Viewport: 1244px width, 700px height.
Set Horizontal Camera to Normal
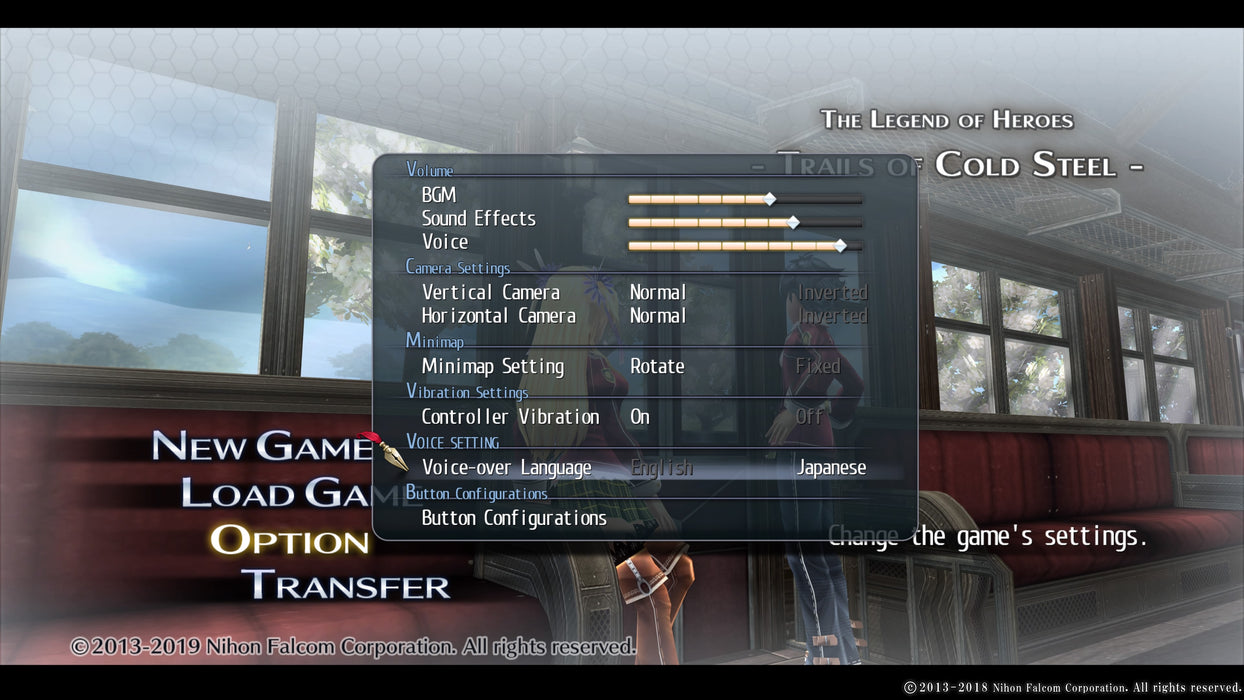(658, 316)
